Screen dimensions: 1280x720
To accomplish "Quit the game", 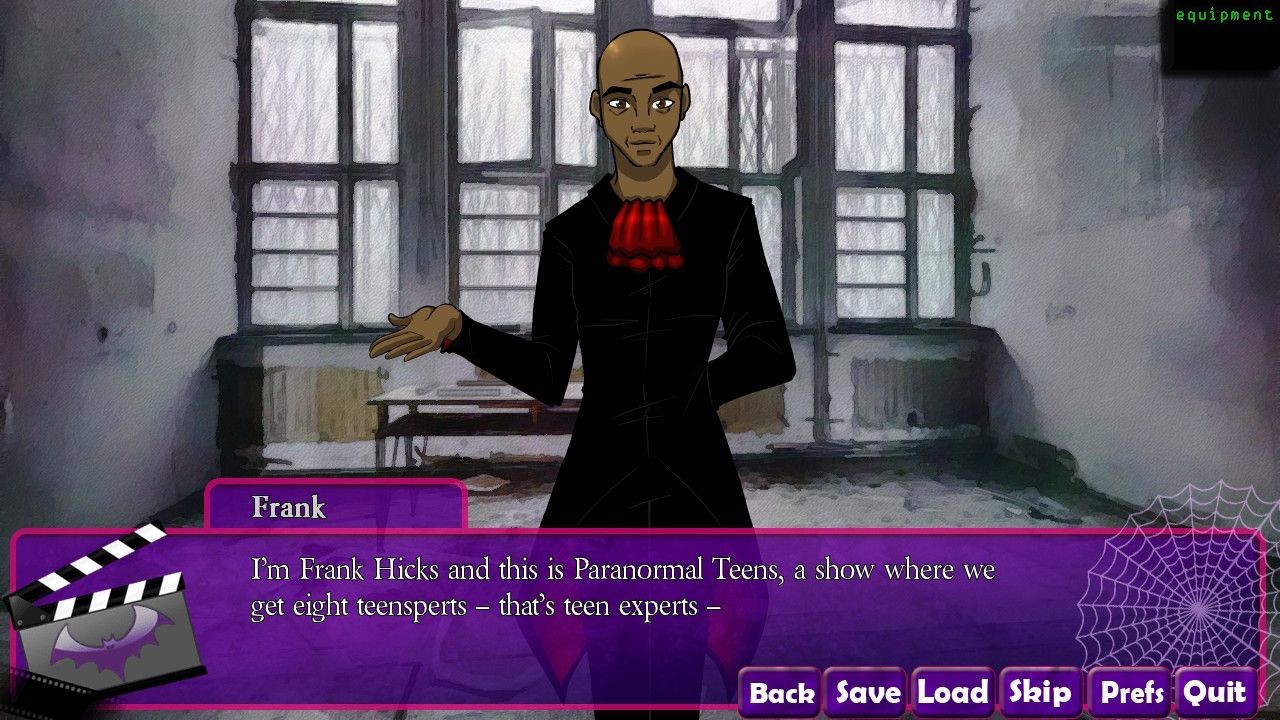I will 1215,691.
